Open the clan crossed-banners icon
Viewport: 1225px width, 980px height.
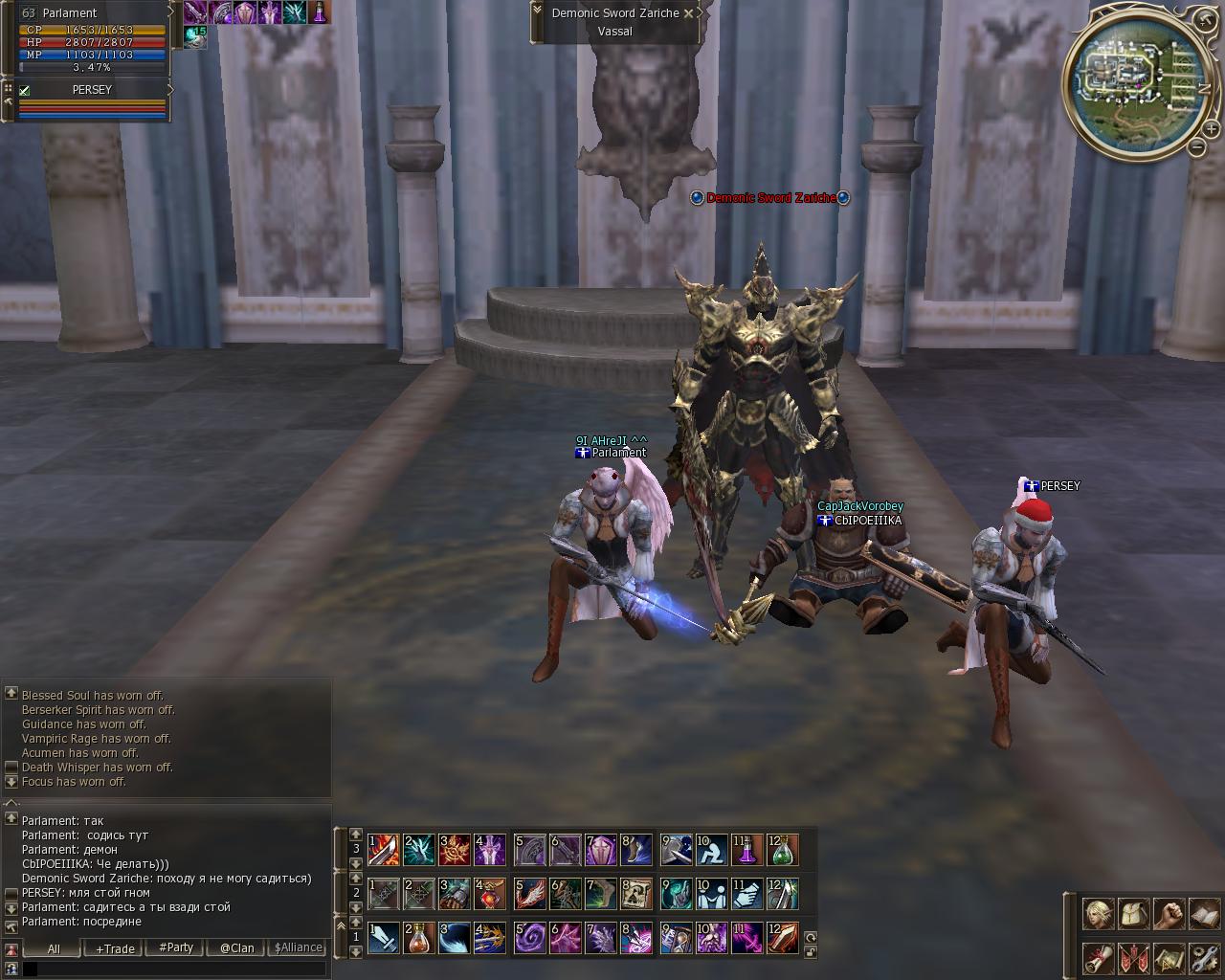tap(1133, 957)
